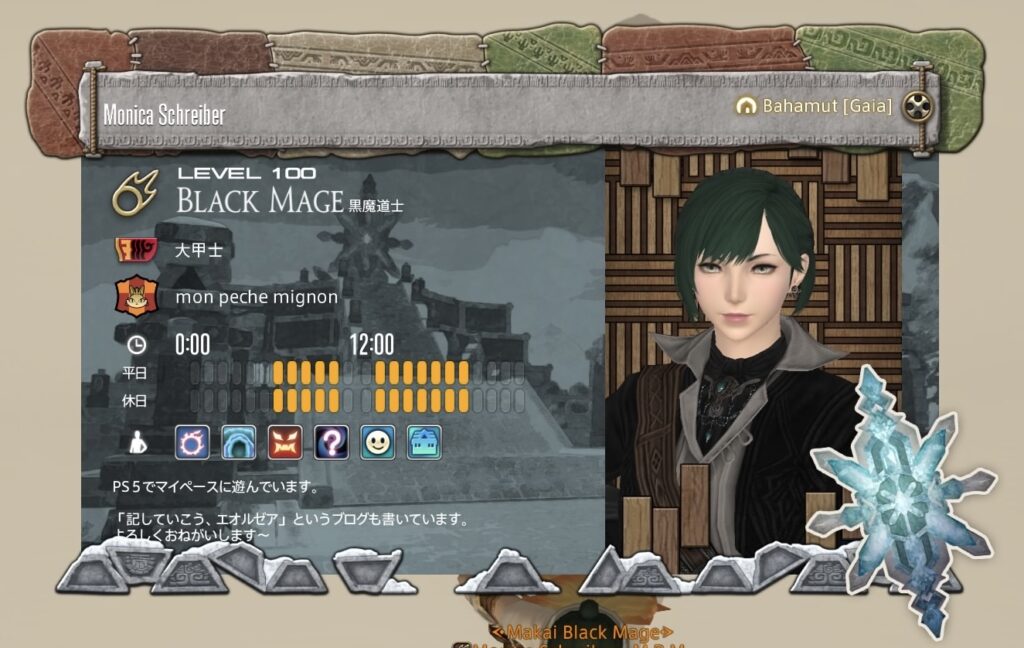Click the clock icon for active hours
This screenshot has width=1024, height=648.
135,345
